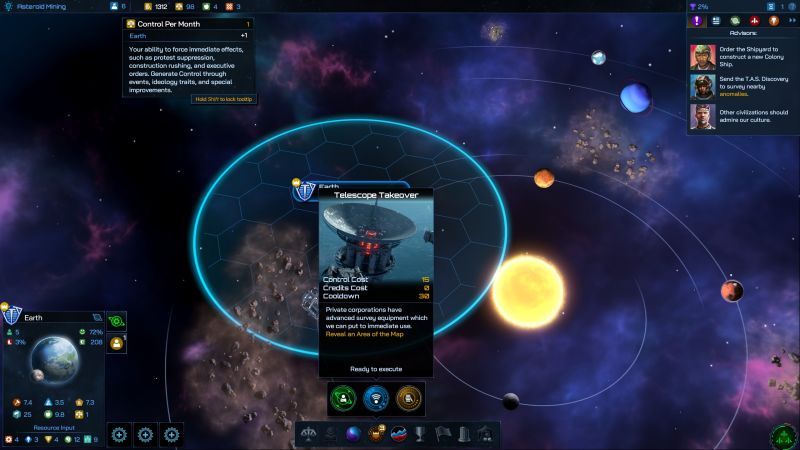Open the green planet button beside Earth panel
Image resolution: width=800 pixels, height=450 pixels.
point(116,321)
